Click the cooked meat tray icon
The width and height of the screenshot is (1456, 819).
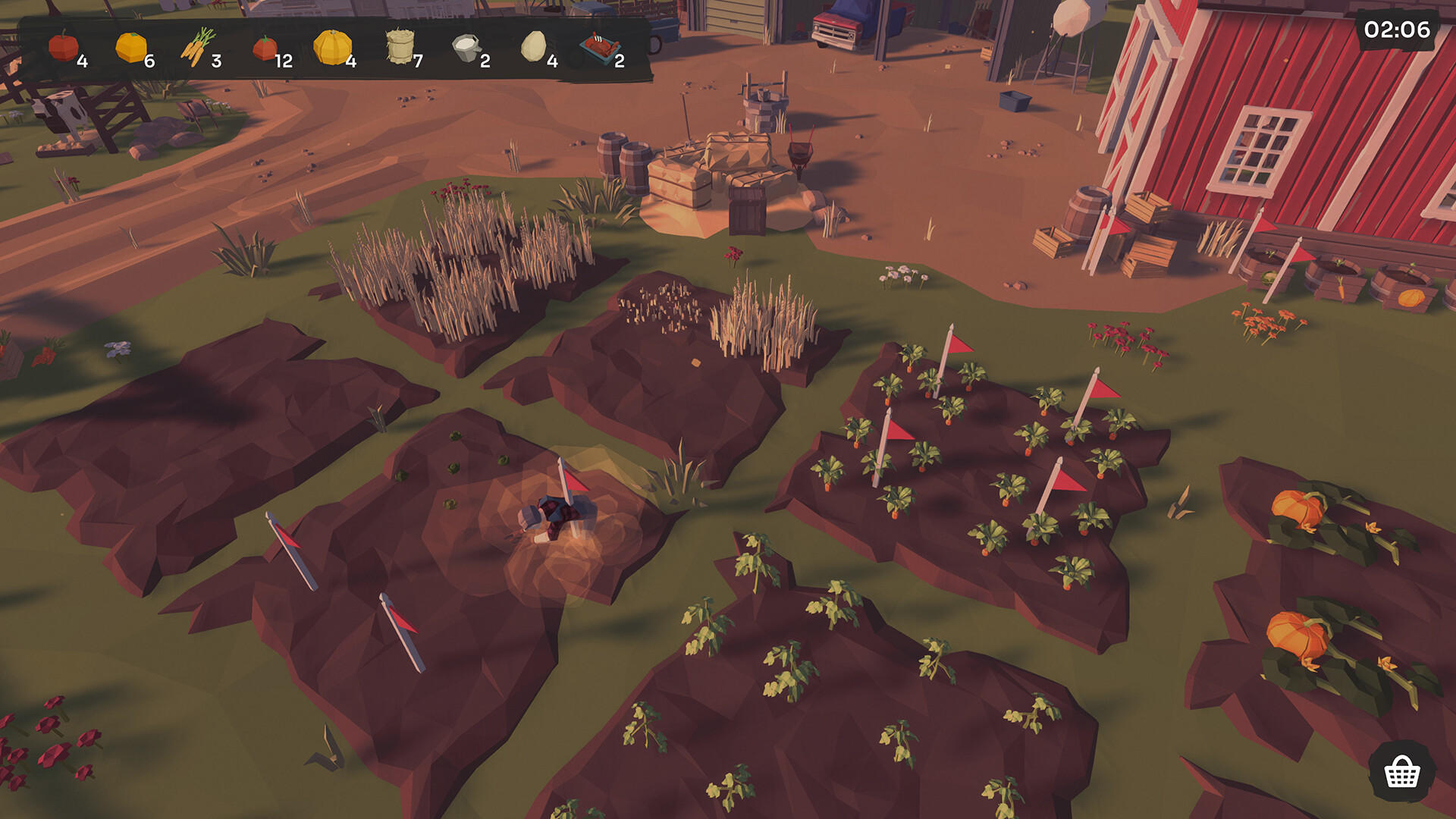click(598, 48)
